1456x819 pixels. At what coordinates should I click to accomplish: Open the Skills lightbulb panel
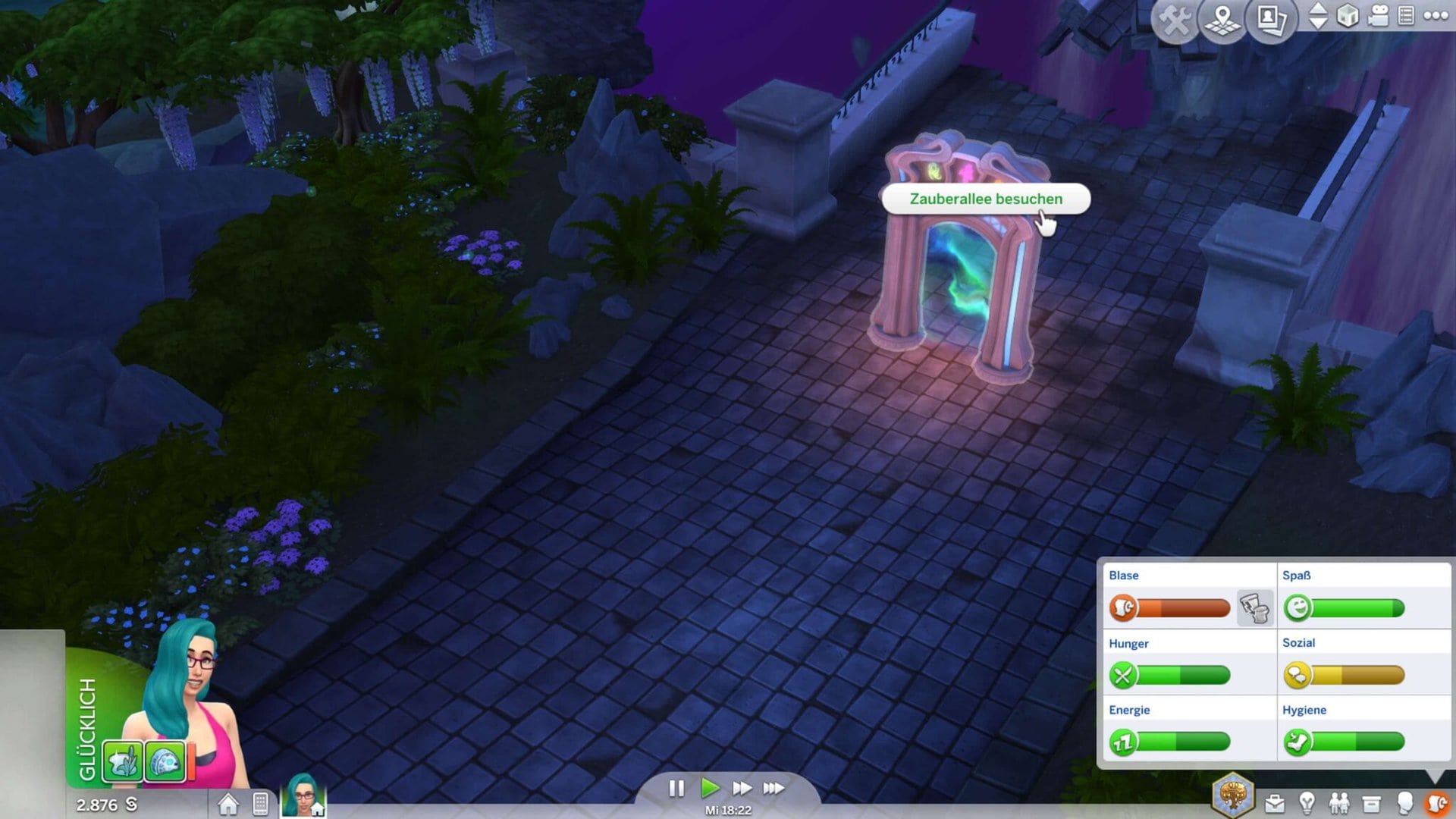1307,803
